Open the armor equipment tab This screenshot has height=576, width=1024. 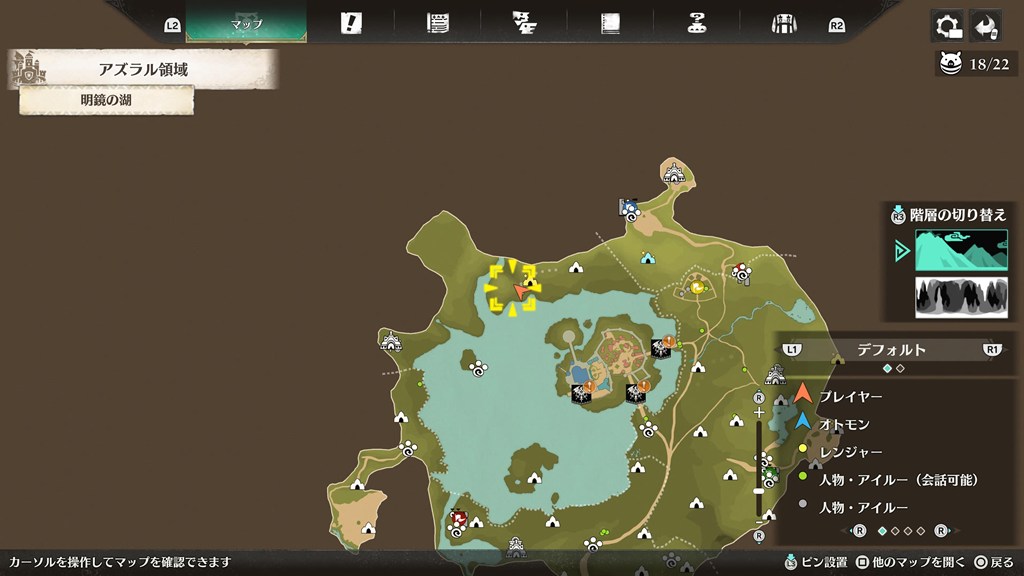click(x=783, y=23)
